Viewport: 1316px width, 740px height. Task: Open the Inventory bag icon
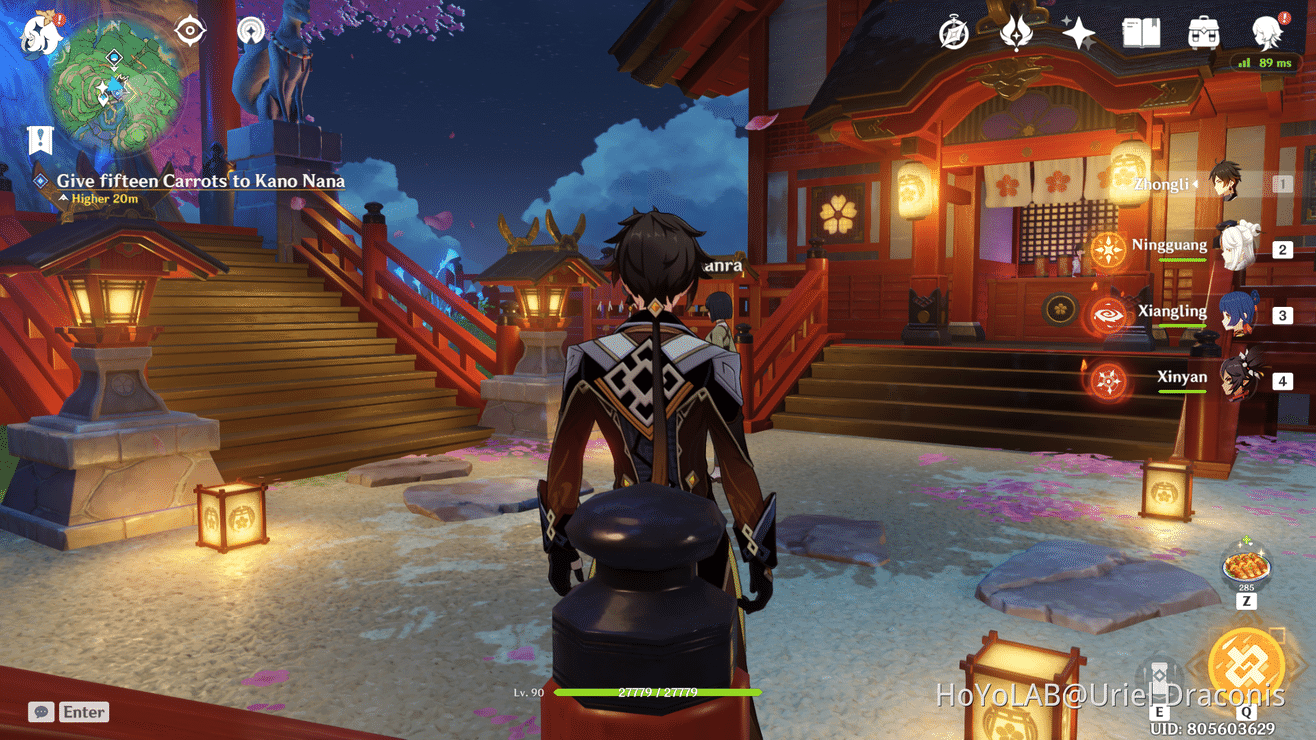pos(1201,33)
